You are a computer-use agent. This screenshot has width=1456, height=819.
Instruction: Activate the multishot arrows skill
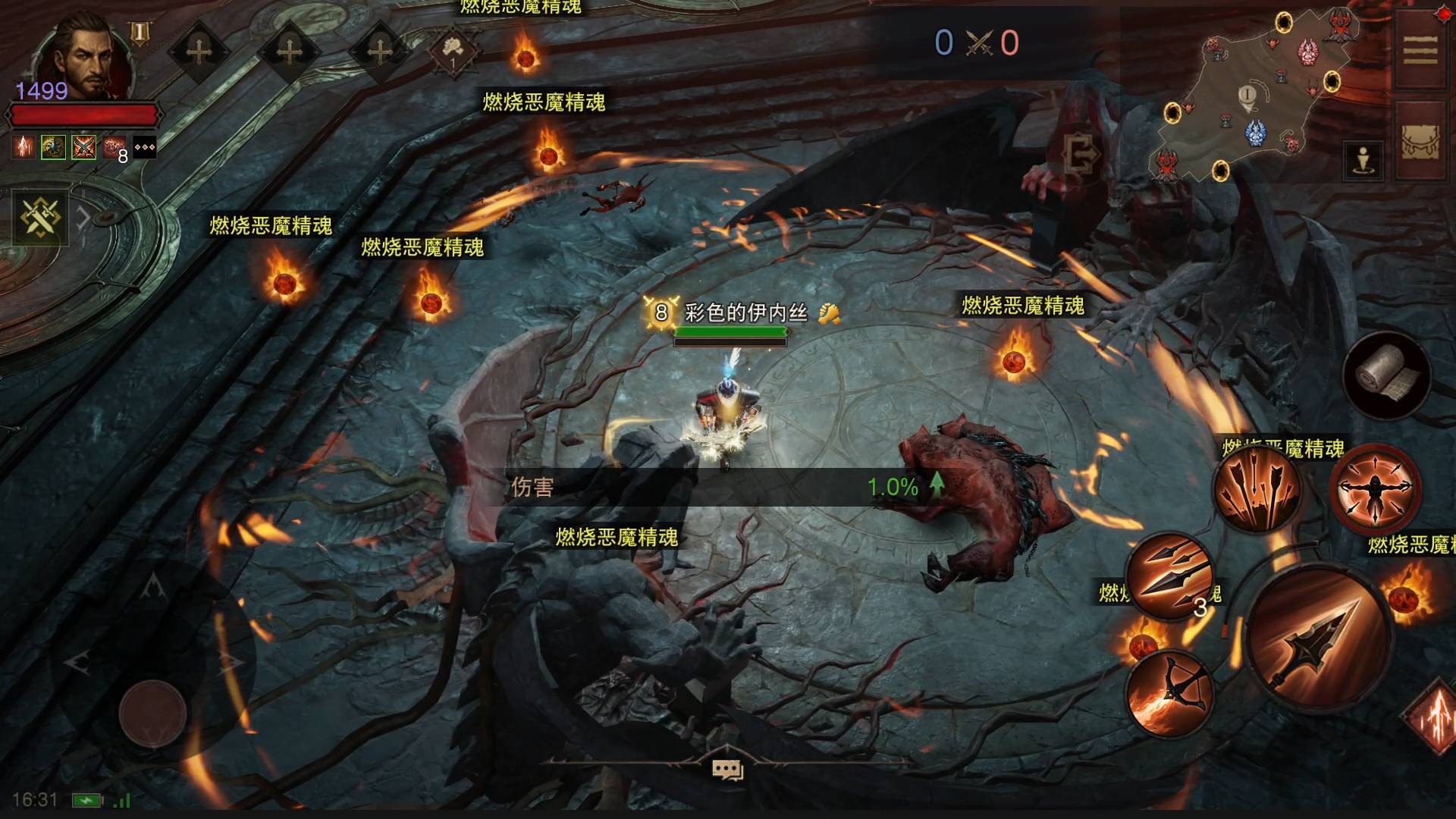(x=1256, y=487)
